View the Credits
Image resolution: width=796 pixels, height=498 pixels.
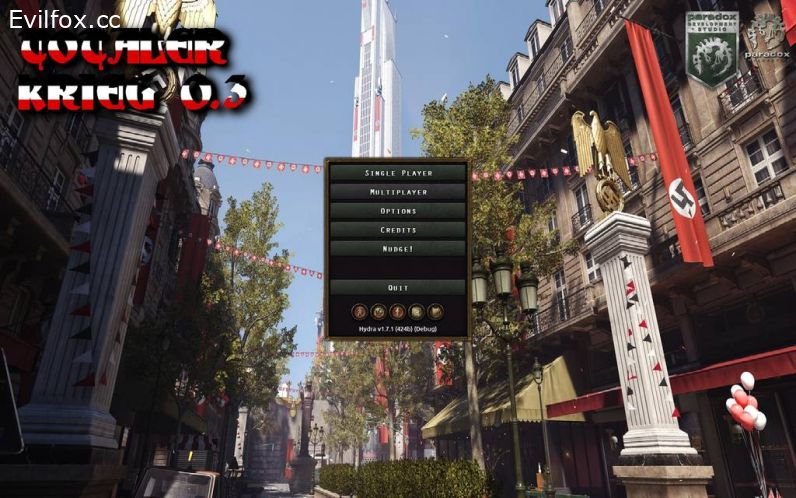click(398, 230)
